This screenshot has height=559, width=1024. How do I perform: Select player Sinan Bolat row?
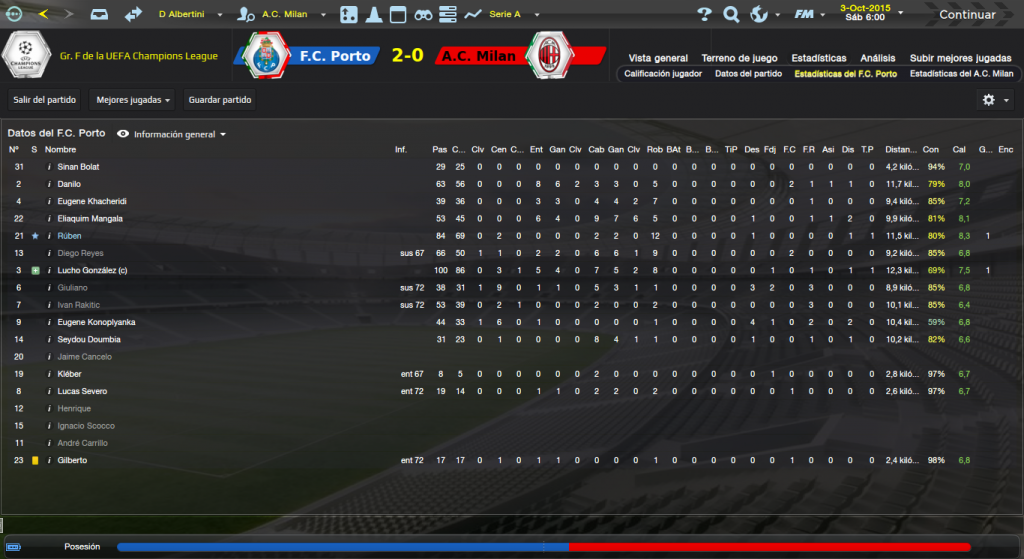click(x=78, y=167)
